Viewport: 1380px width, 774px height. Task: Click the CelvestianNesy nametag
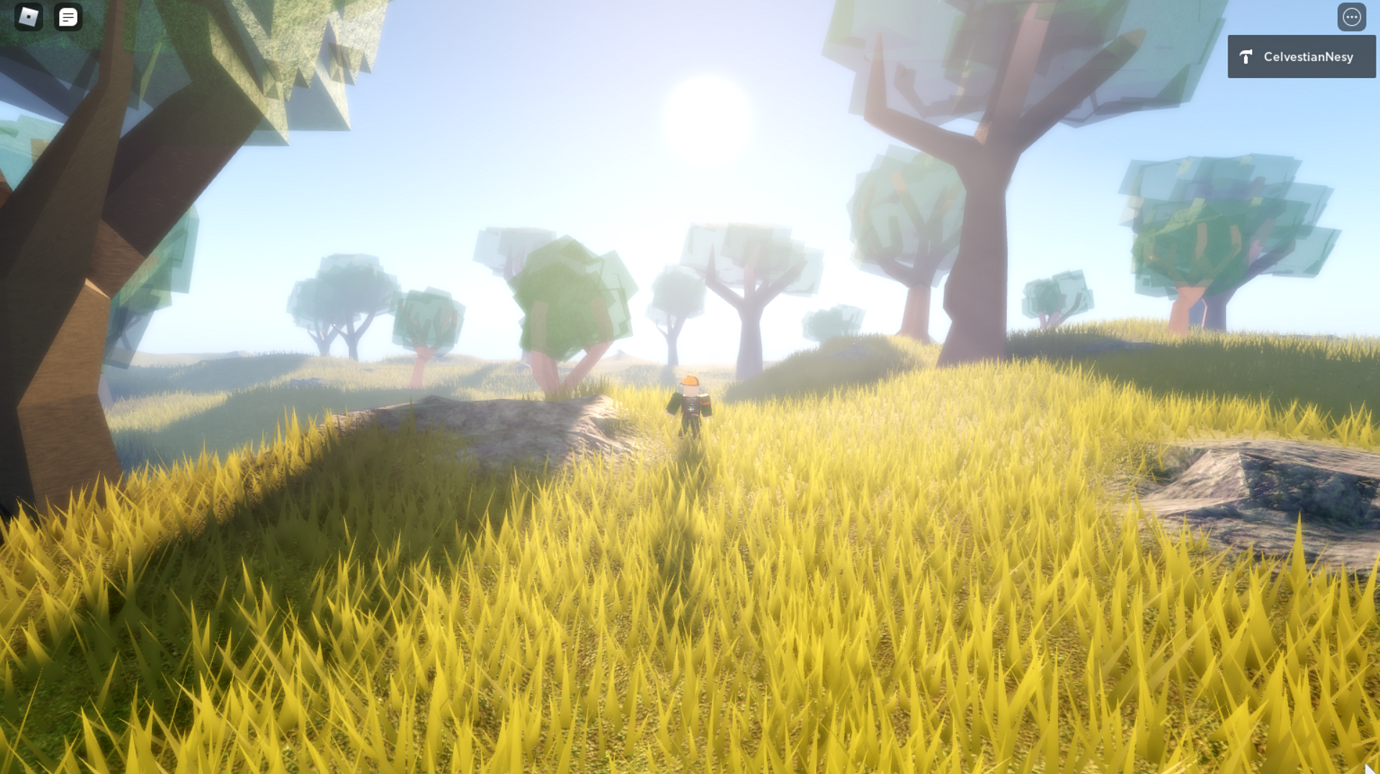[1301, 56]
